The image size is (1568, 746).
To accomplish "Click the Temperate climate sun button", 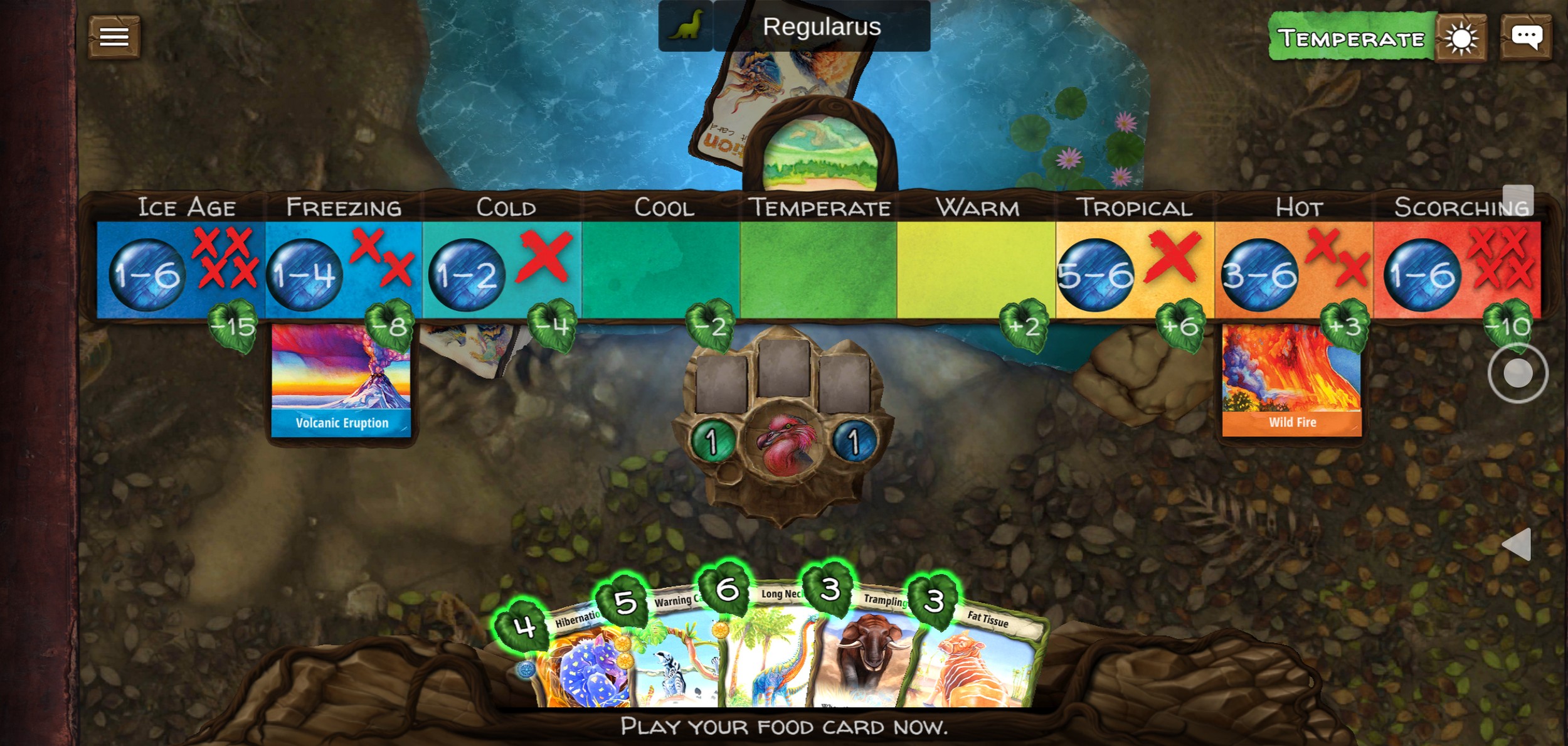I will (x=1461, y=39).
